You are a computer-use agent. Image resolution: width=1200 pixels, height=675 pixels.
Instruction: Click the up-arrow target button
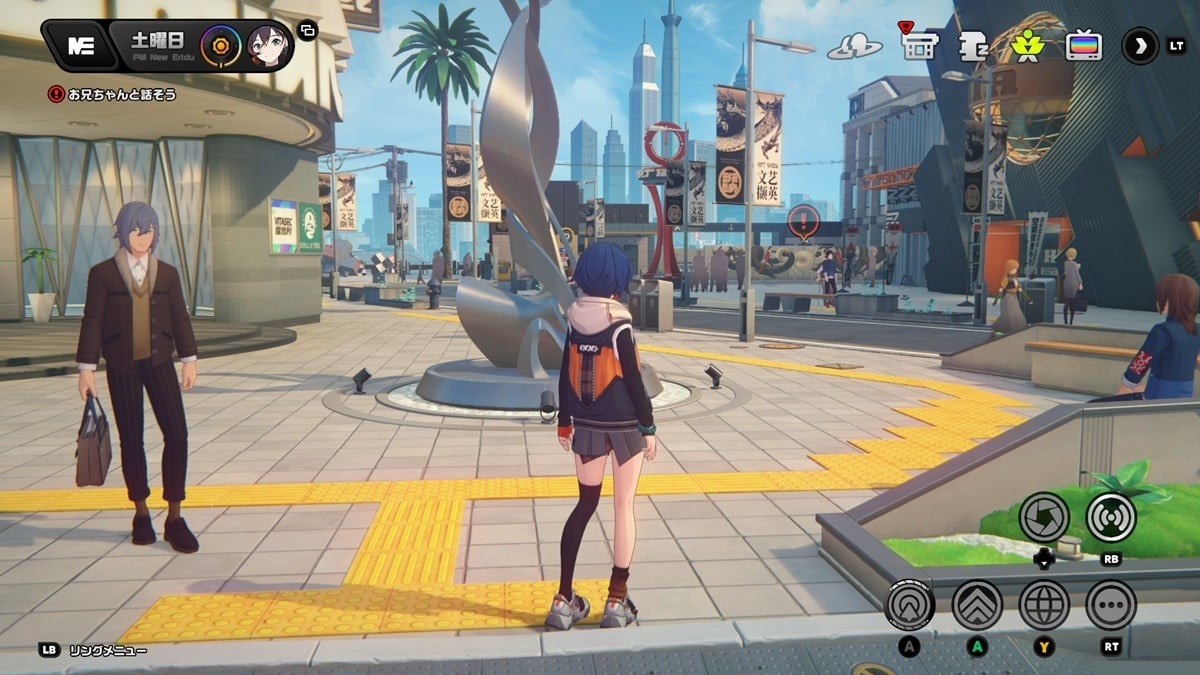(x=910, y=604)
